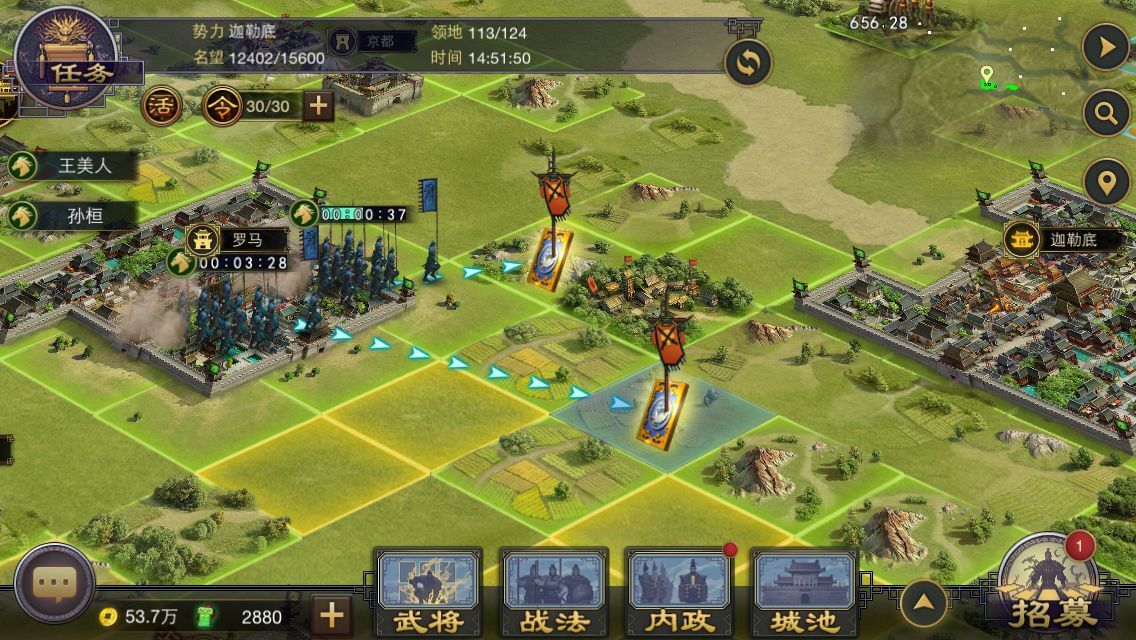1136x640 pixels.
Task: Open the 城池 city panel
Action: tap(805, 592)
